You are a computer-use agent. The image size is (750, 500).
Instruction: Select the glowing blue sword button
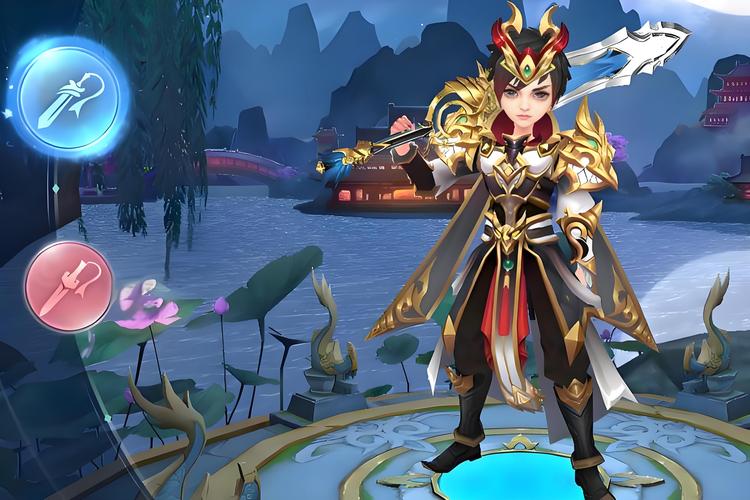70,98
